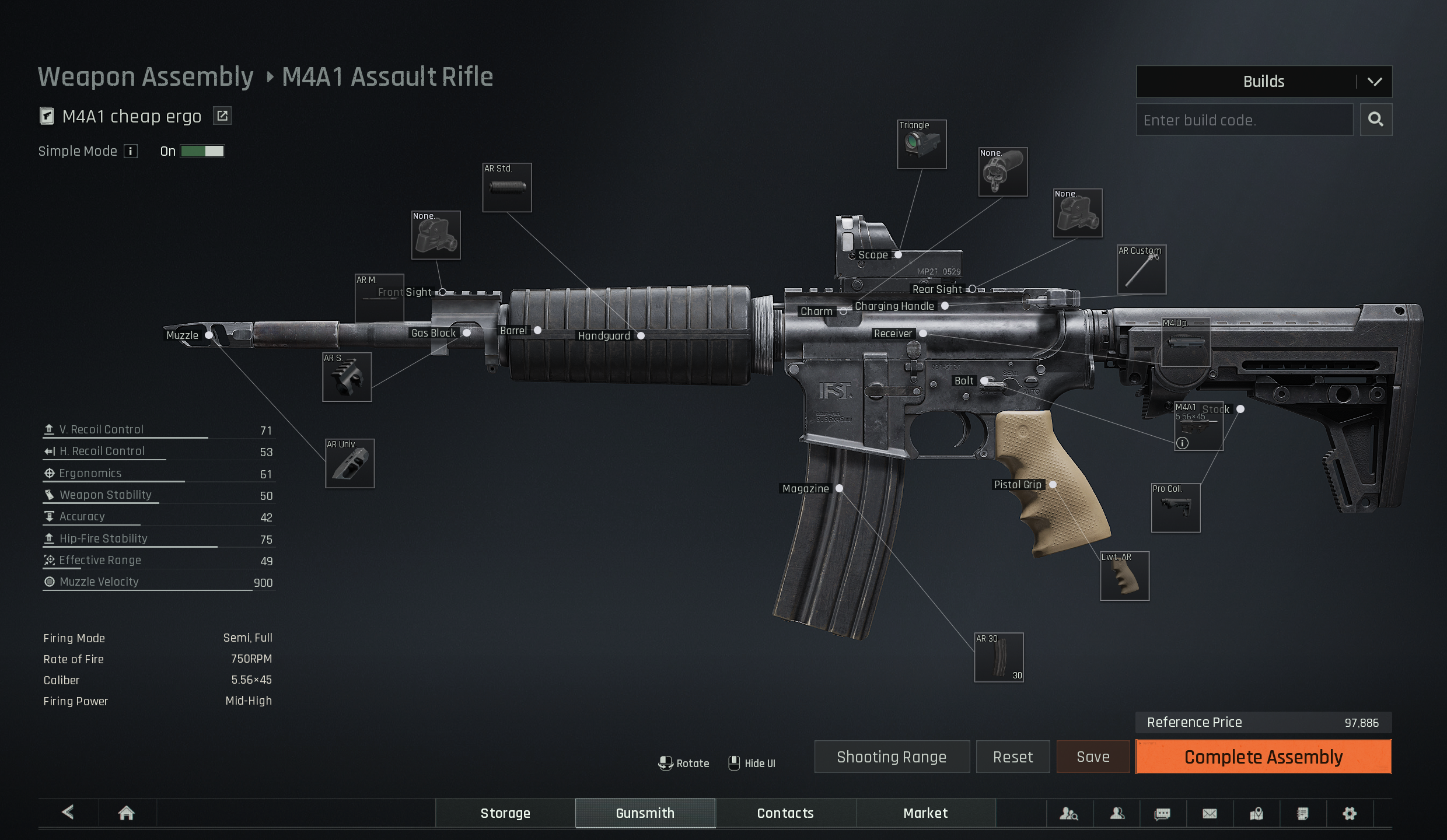The image size is (1447, 840).
Task: Toggle Simple Mode off
Action: (202, 152)
